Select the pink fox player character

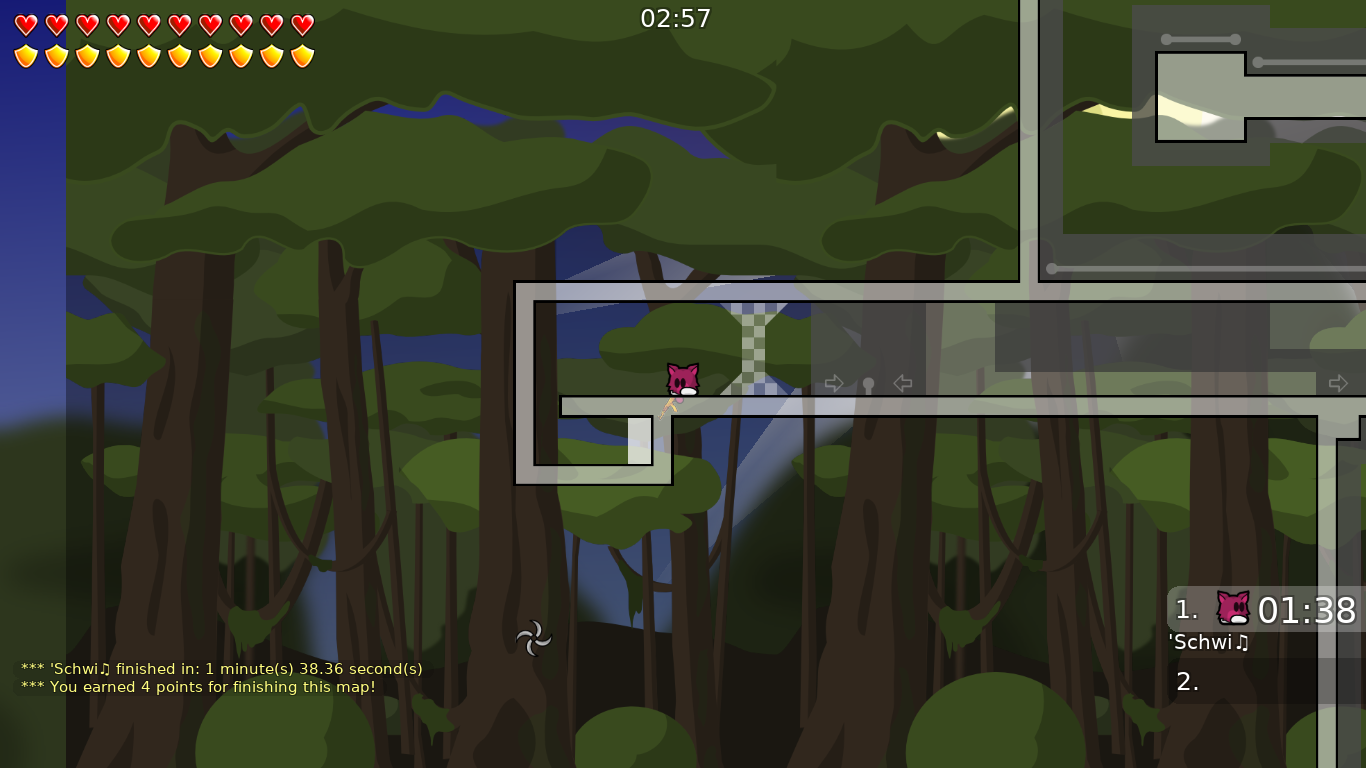click(x=681, y=381)
